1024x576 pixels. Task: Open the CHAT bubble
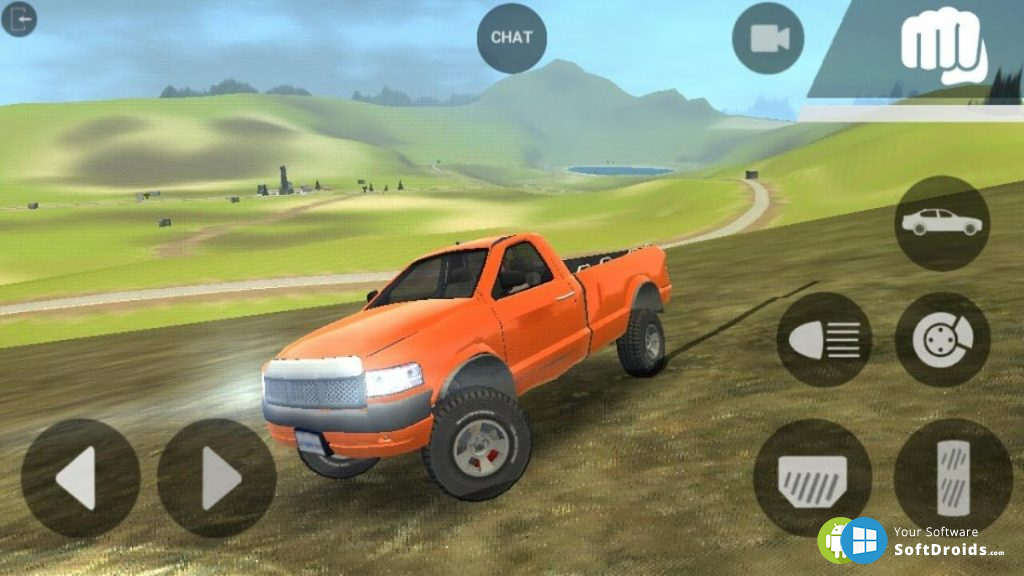(x=512, y=38)
